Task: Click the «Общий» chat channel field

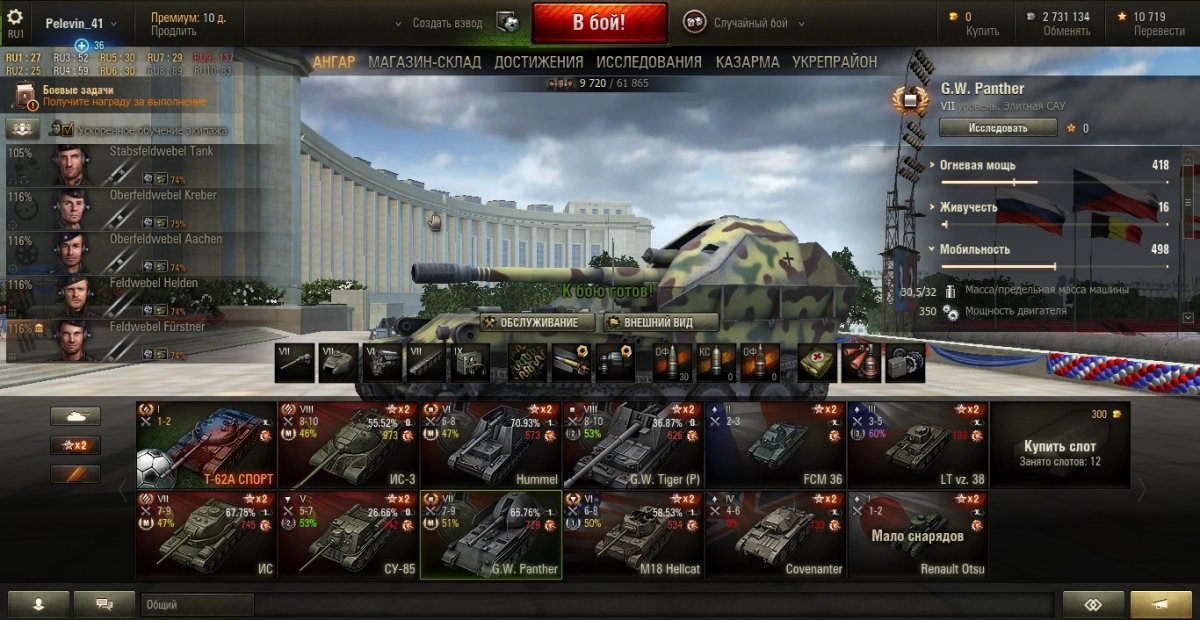Action: pos(197,604)
